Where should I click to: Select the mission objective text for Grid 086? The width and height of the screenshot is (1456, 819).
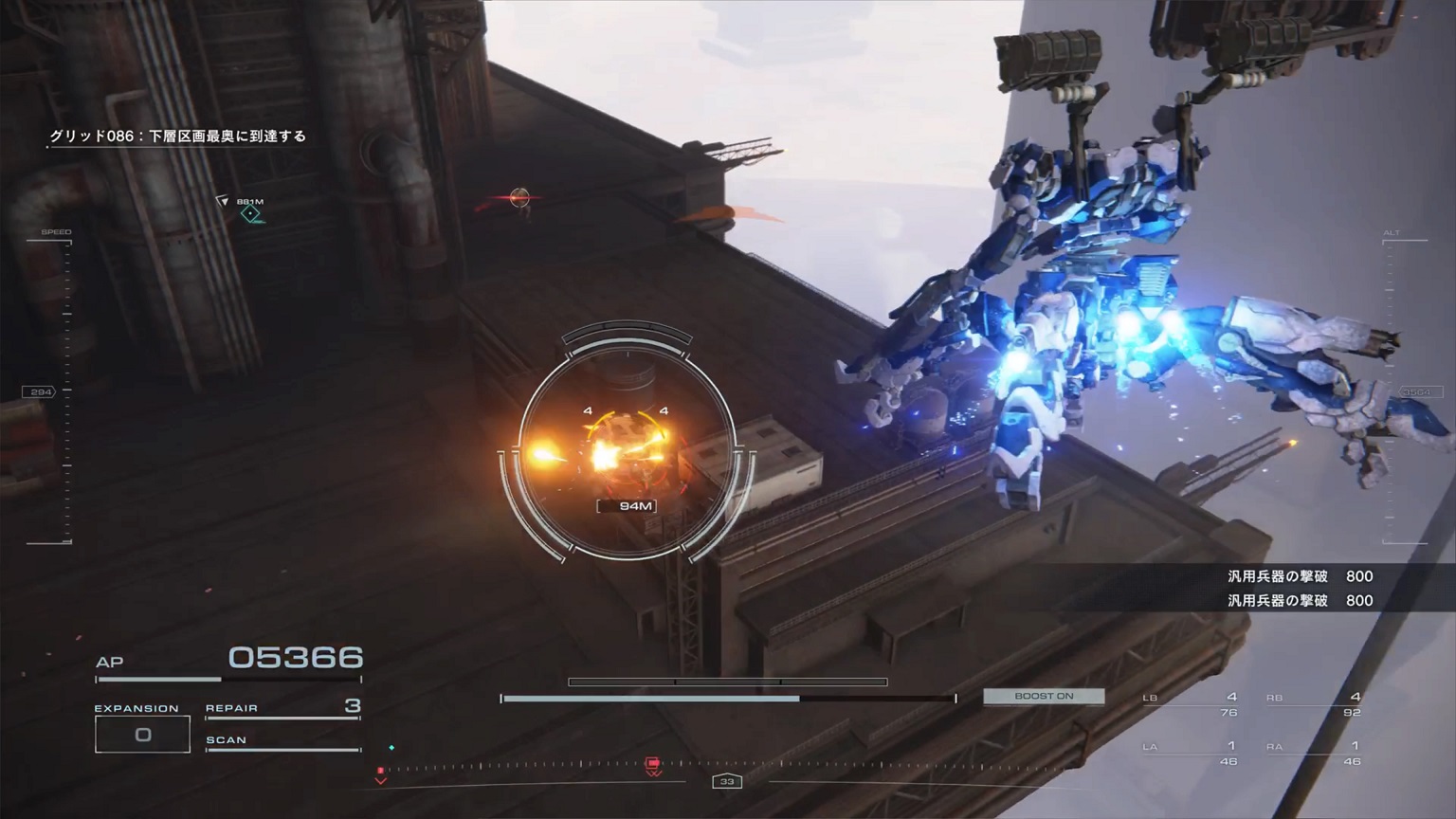(178, 136)
